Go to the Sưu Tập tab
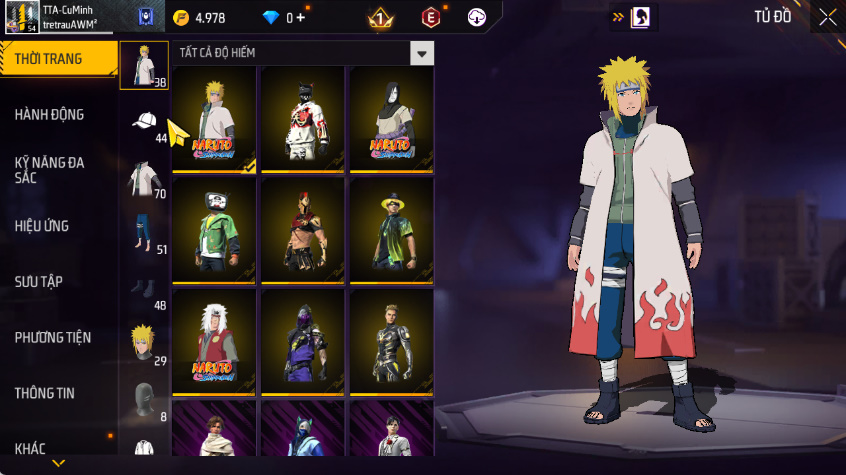This screenshot has height=475, width=846. click(39, 282)
